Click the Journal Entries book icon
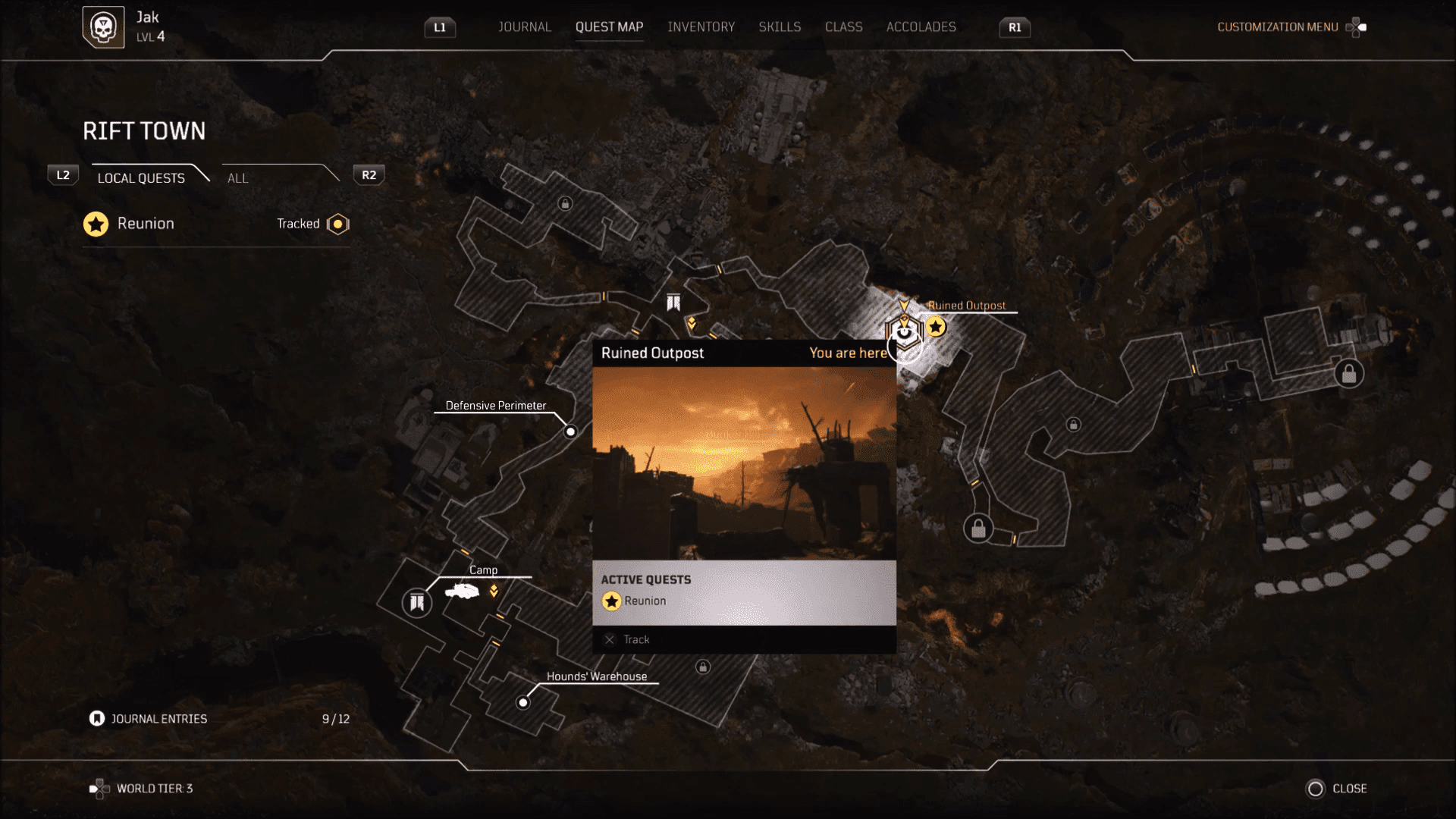Screen dimensions: 1456x819 coord(96,718)
